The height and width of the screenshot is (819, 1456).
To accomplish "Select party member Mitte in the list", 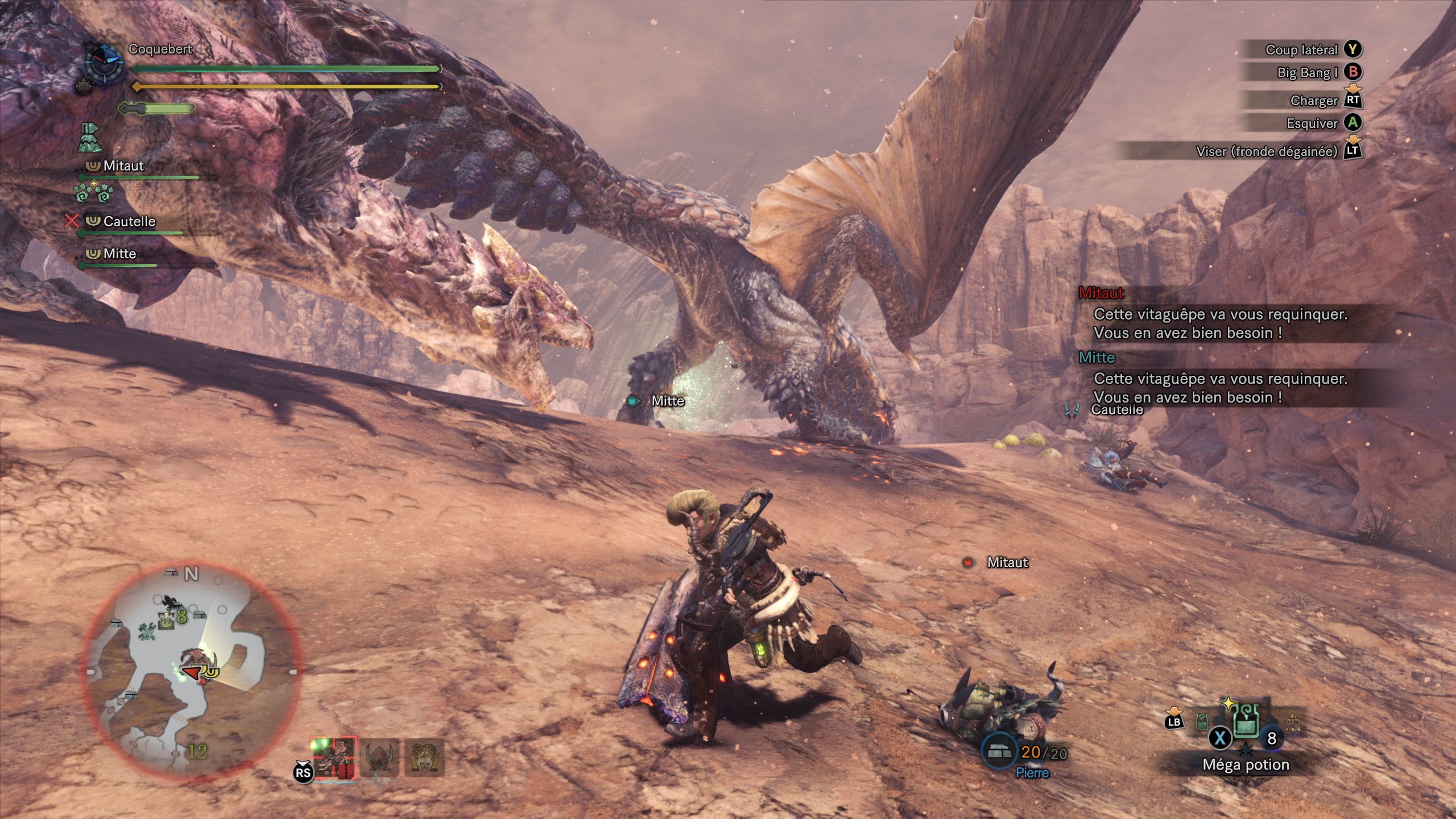I will point(119,254).
